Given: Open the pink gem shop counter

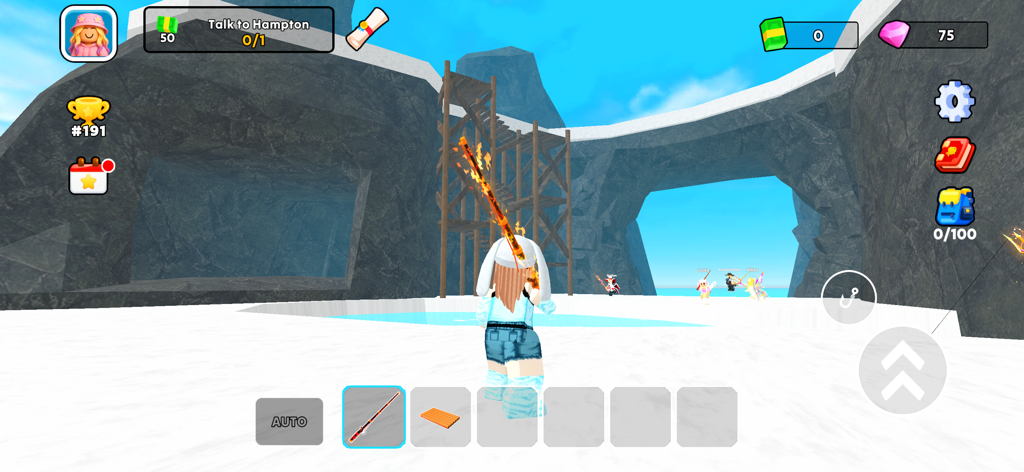Looking at the screenshot, I should click(933, 35).
